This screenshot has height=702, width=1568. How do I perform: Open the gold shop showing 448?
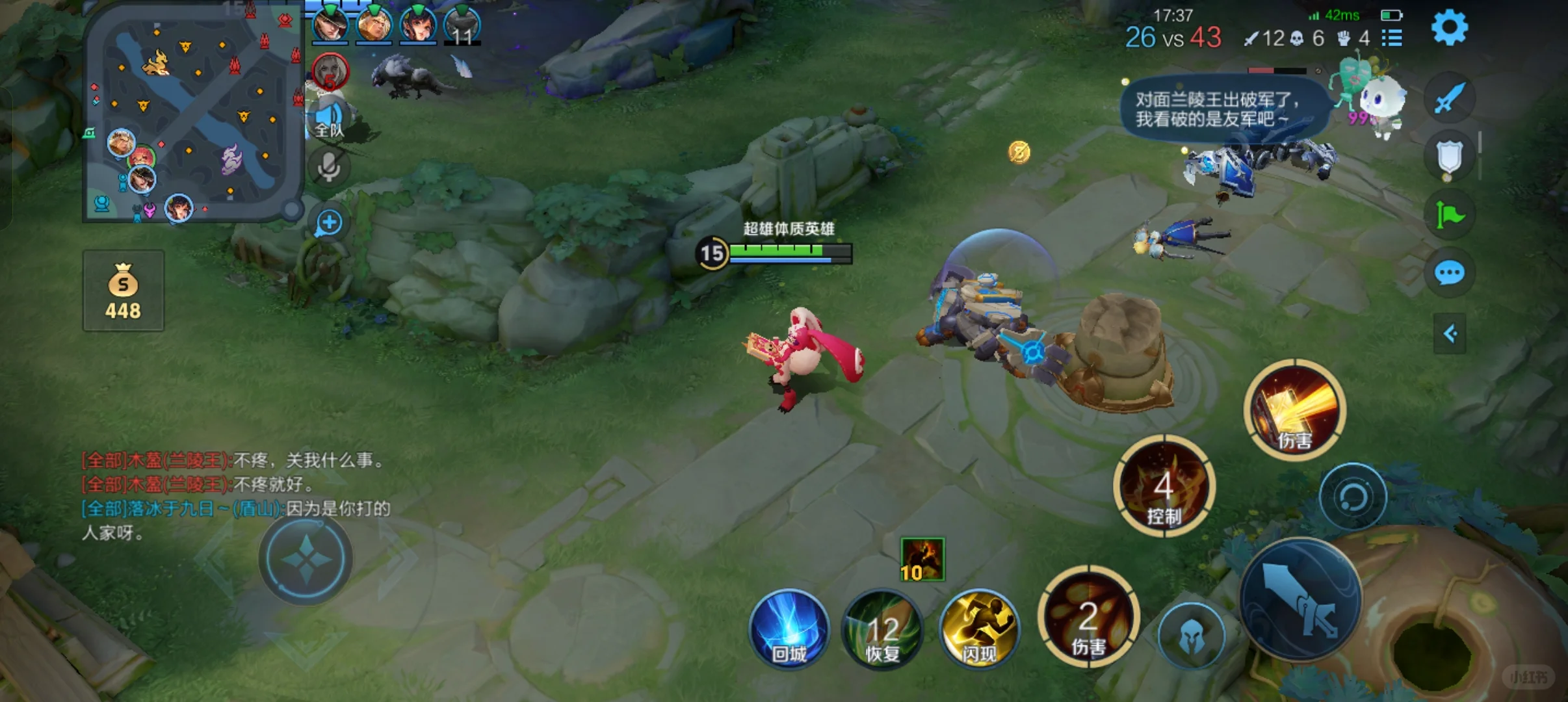(124, 291)
